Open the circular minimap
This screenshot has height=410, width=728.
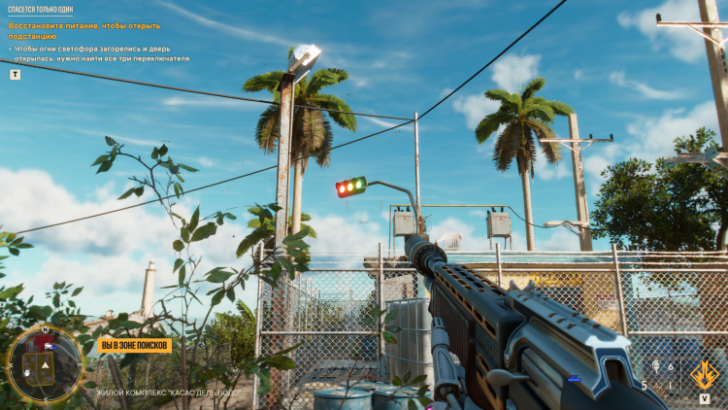tap(44, 364)
